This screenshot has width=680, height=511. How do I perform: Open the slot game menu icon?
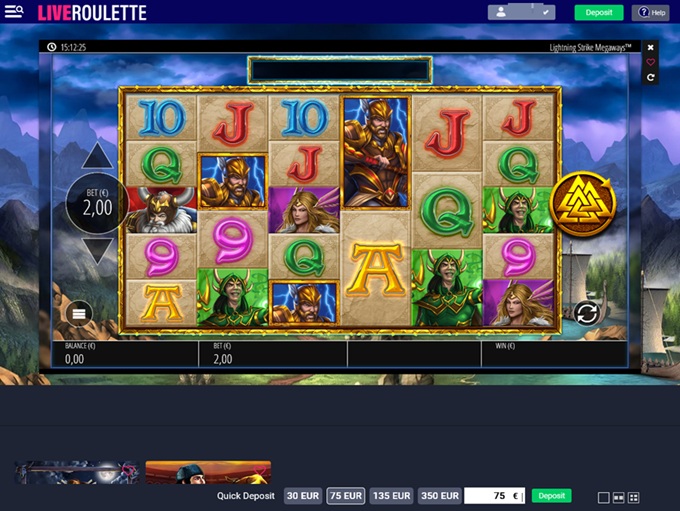[x=80, y=314]
